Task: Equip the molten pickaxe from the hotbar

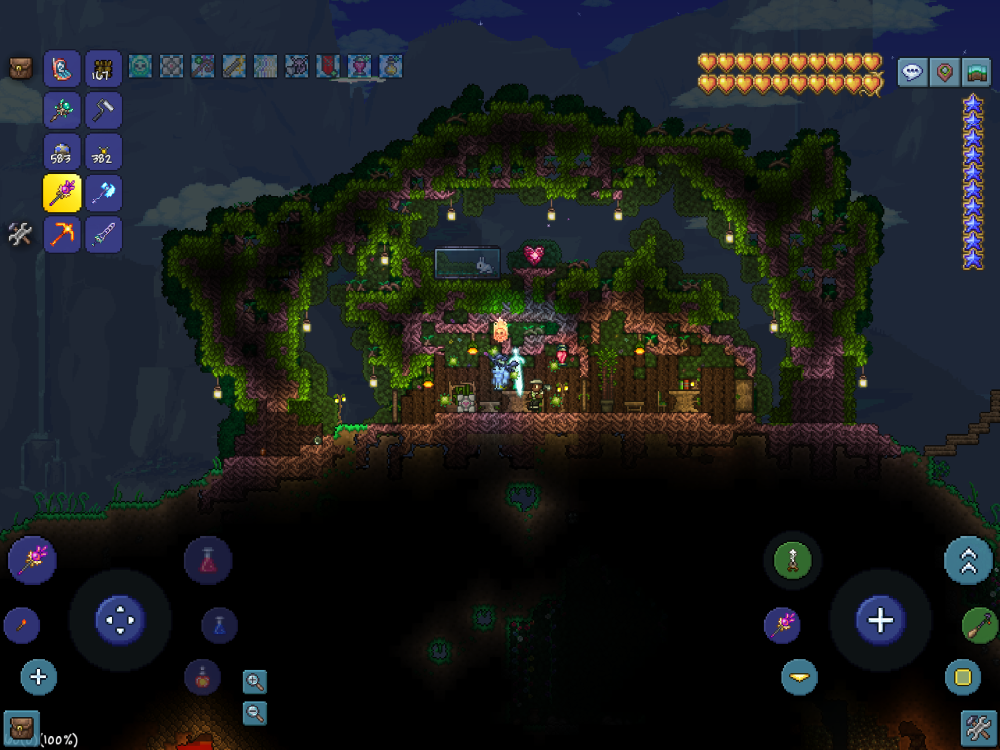Action: (x=62, y=235)
